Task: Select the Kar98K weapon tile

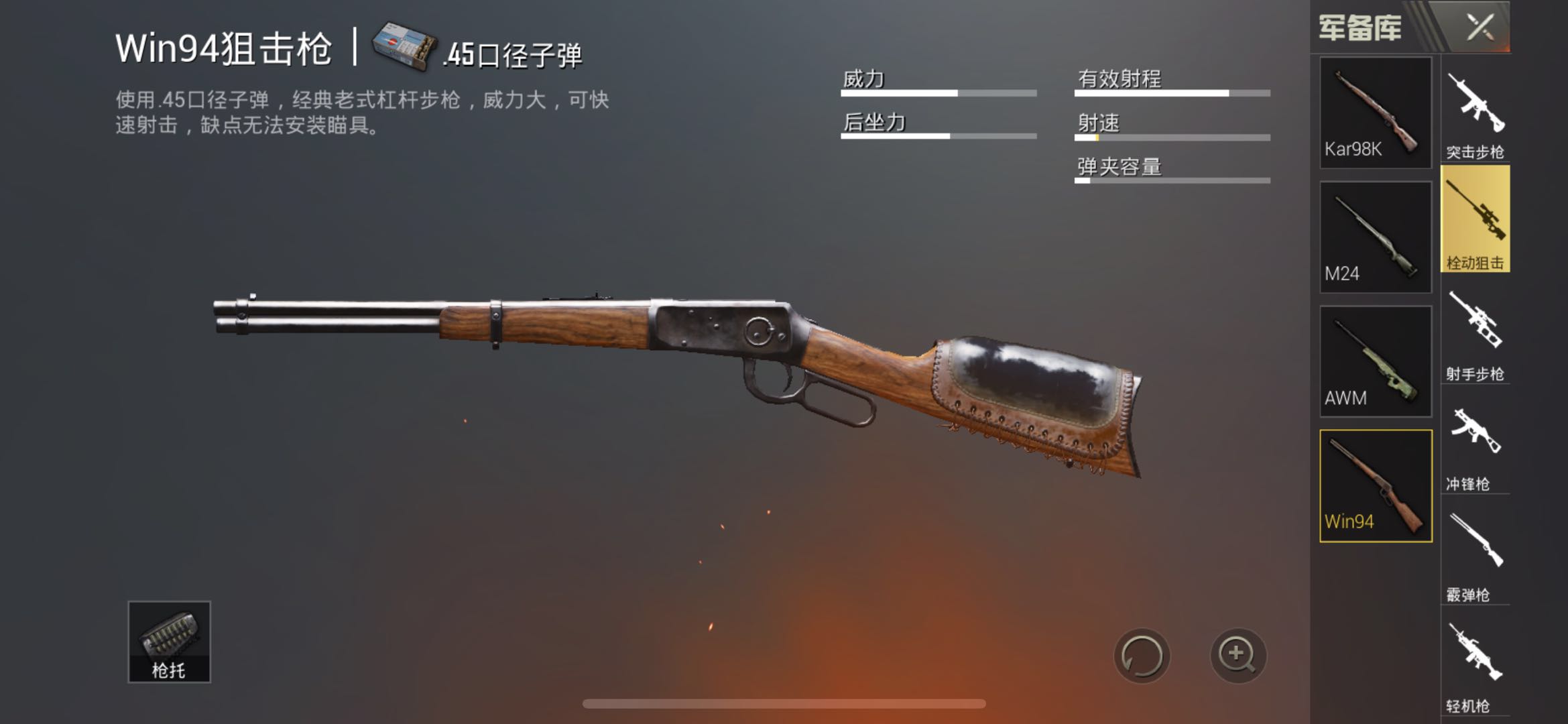Action: (x=1376, y=113)
